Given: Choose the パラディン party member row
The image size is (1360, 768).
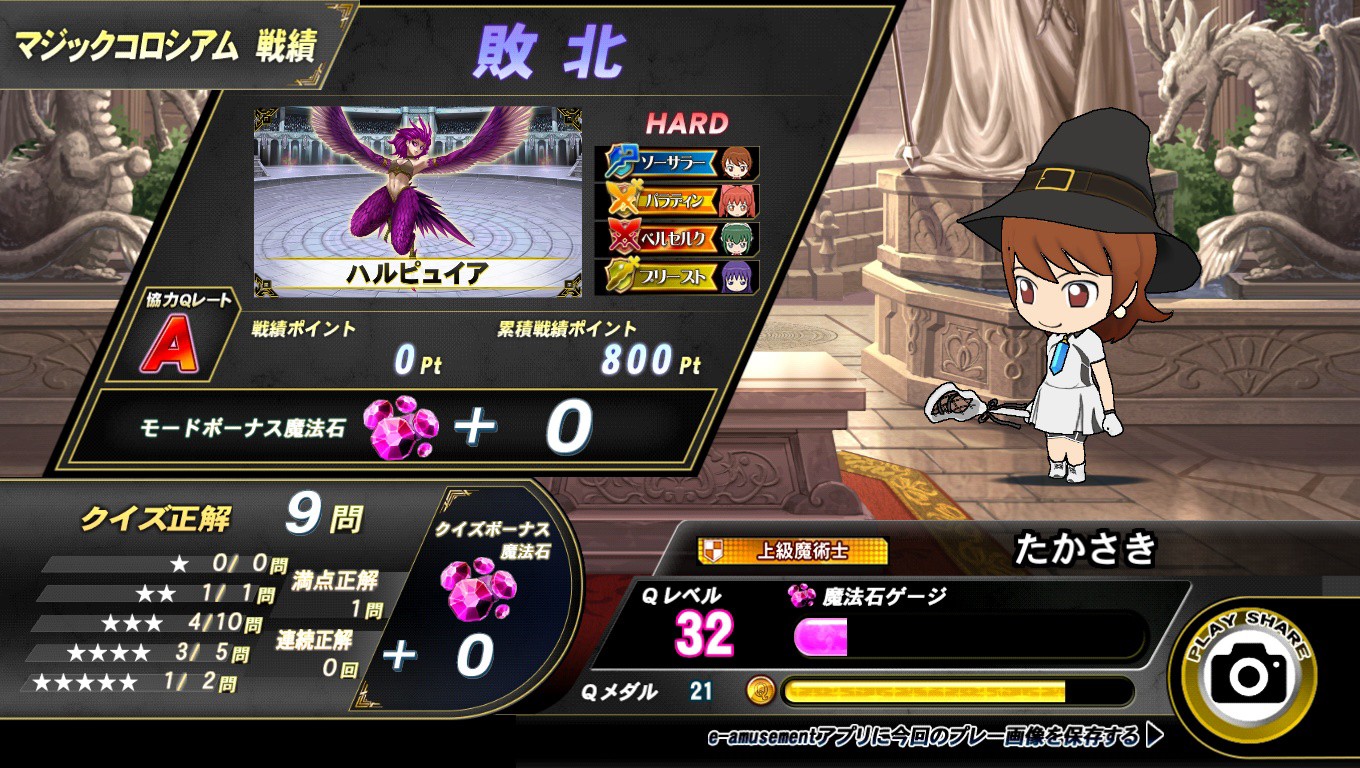Looking at the screenshot, I should click(677, 200).
